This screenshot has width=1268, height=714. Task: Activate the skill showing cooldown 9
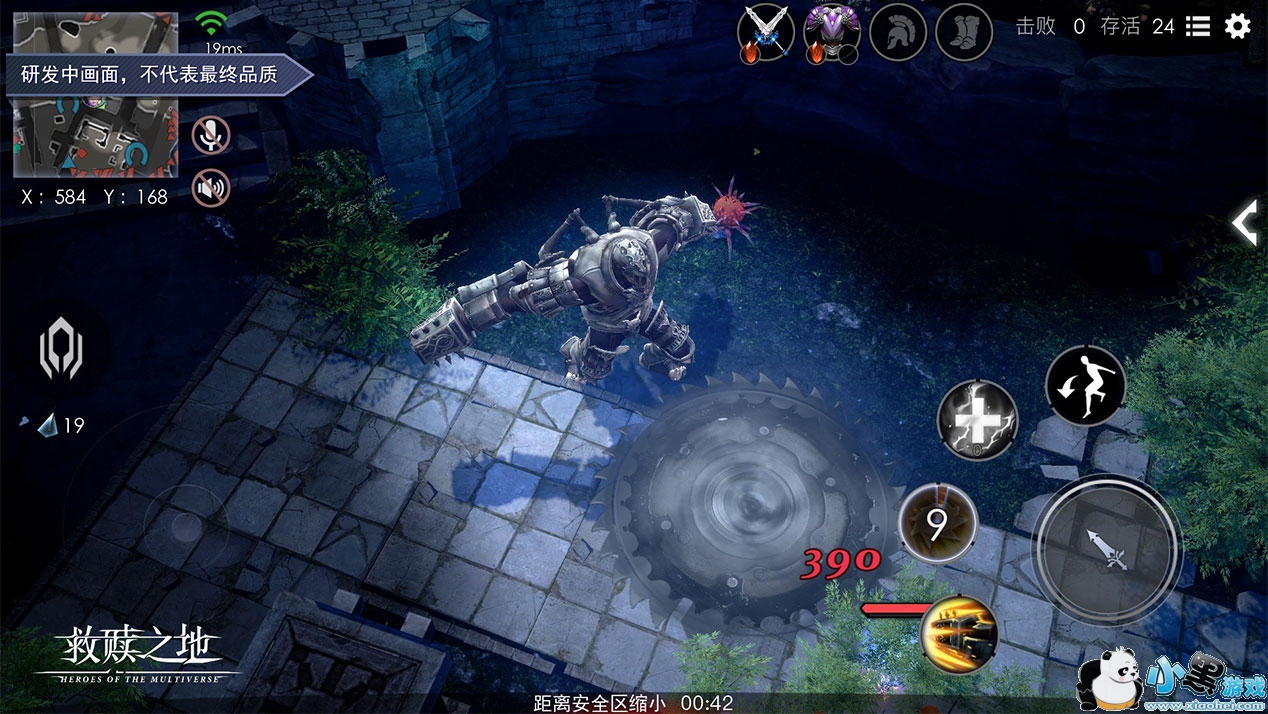937,523
